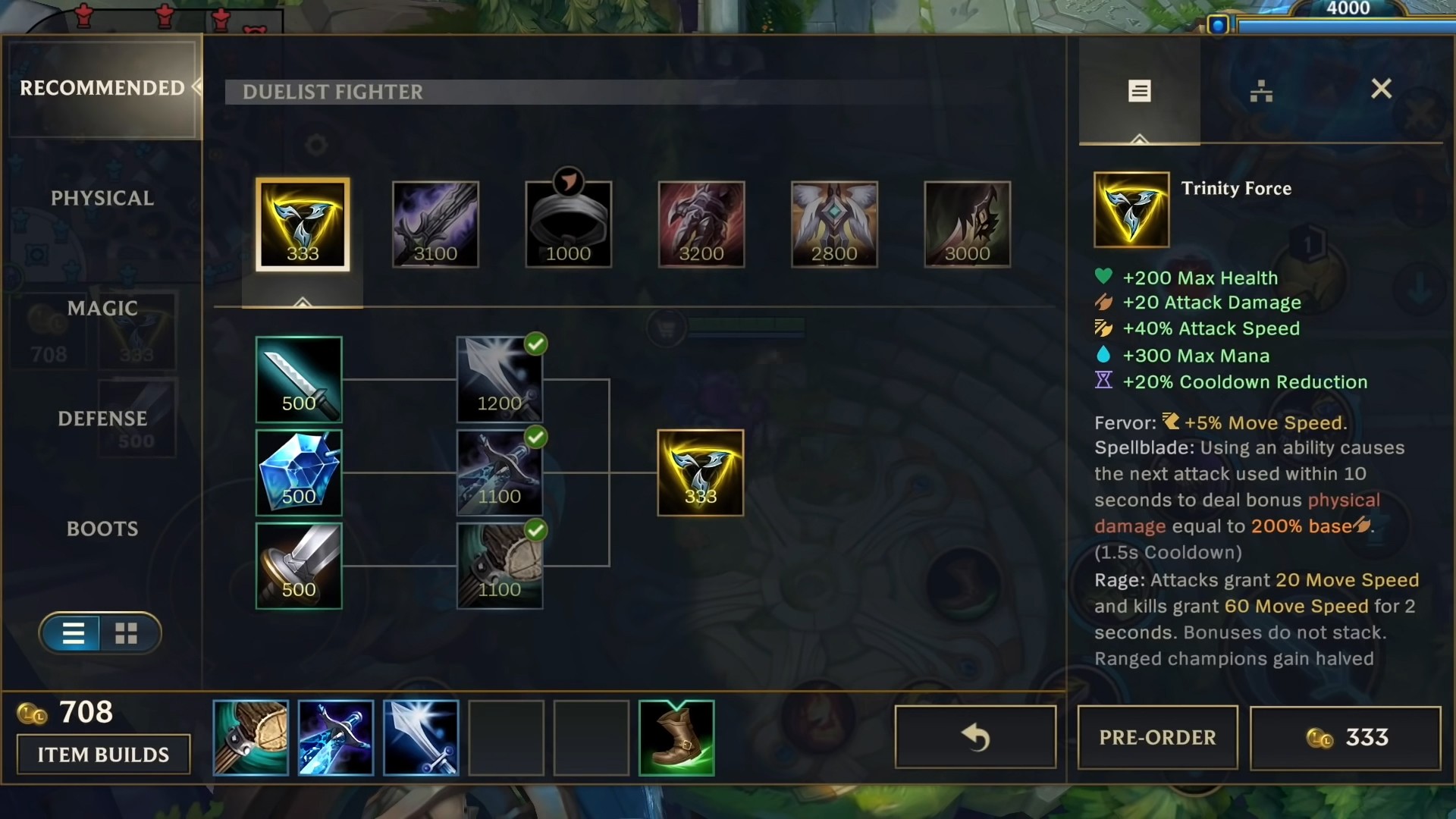Select the boots in the inventory bar
The height and width of the screenshot is (819, 1456).
tap(676, 738)
